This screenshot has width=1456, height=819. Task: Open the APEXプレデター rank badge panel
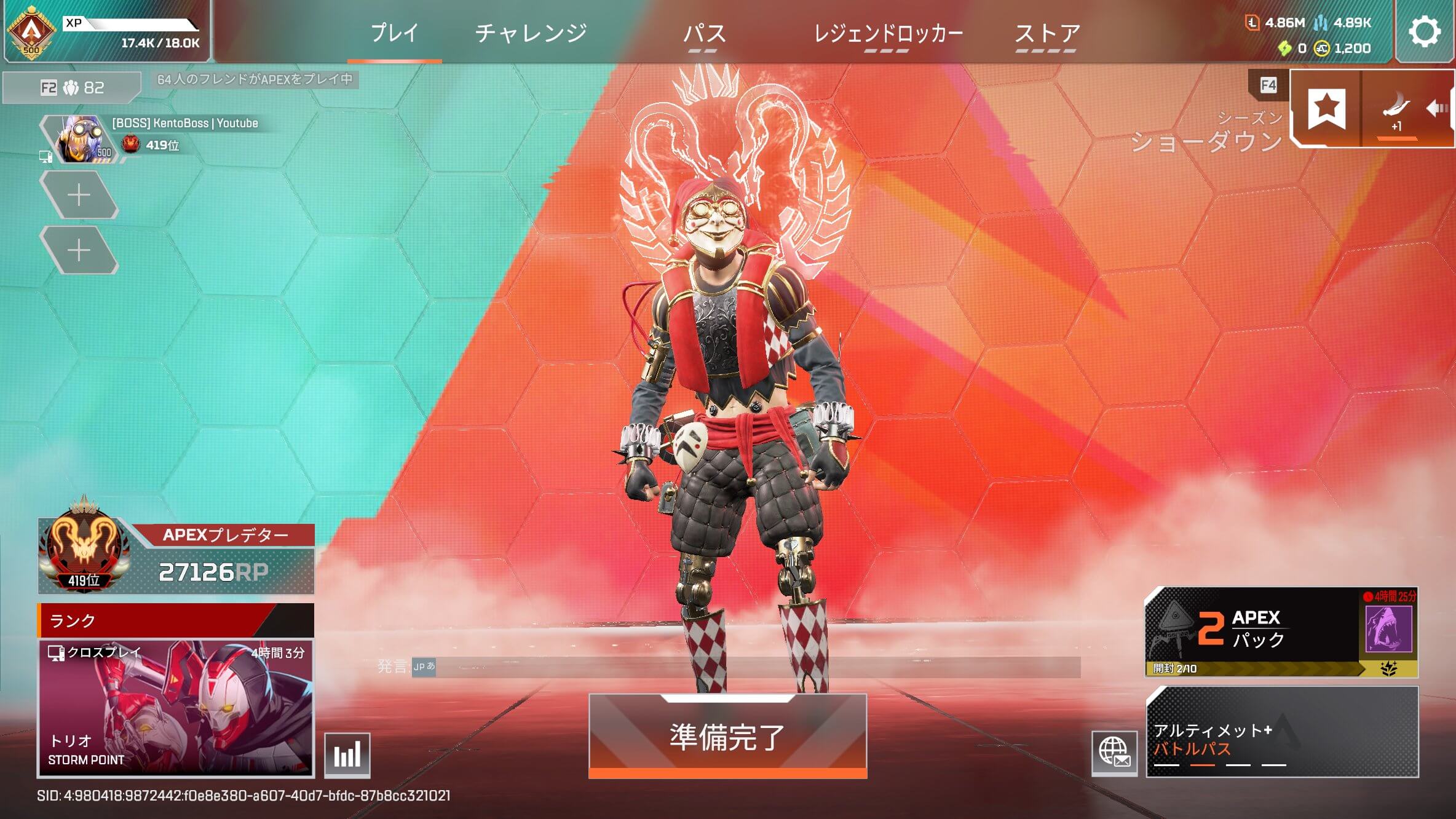(x=176, y=556)
